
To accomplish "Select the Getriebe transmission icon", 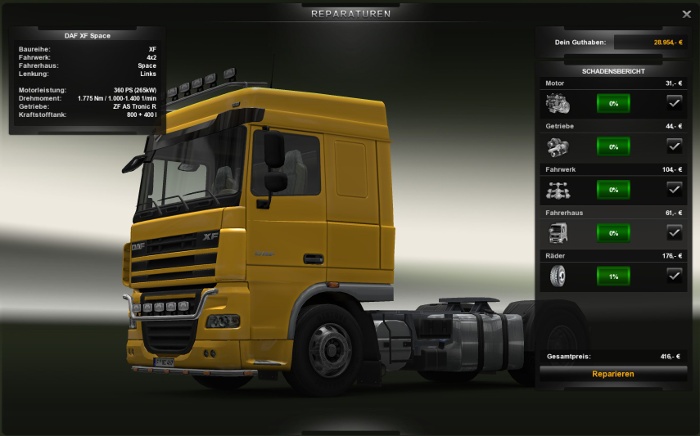I will (x=558, y=146).
